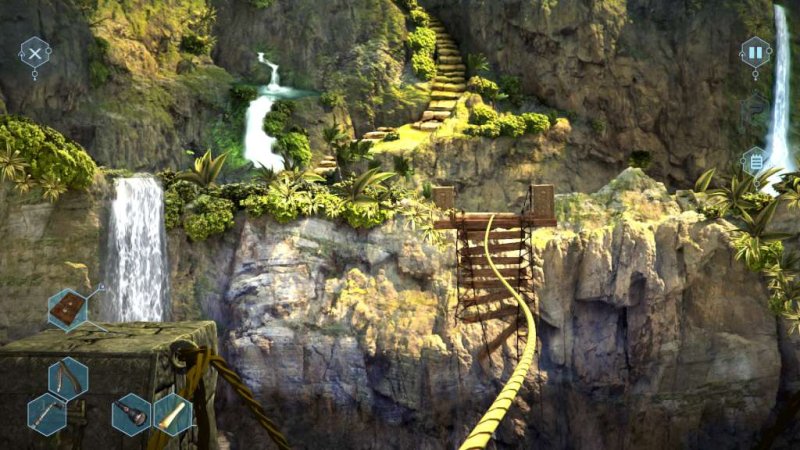800x450 pixels.
Task: Pause the game with the pause hexagon
Action: point(755,52)
